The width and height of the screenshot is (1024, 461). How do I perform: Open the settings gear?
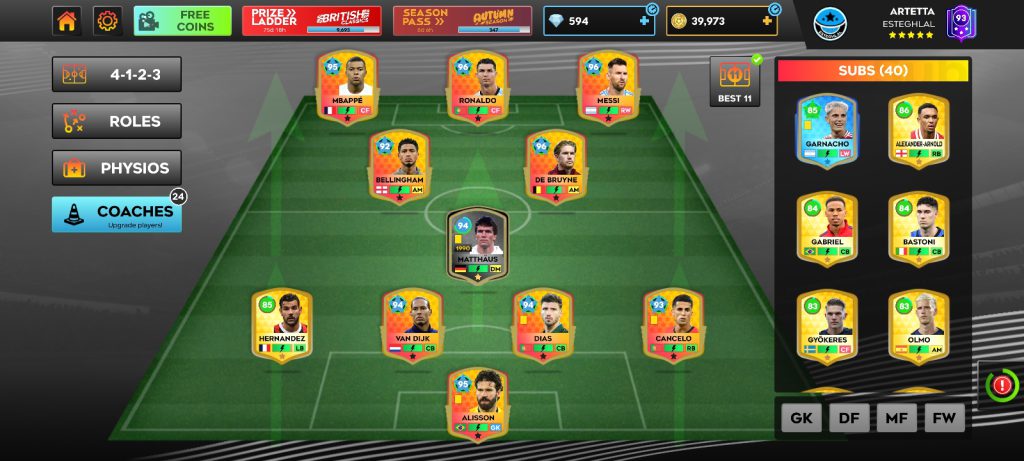click(107, 20)
